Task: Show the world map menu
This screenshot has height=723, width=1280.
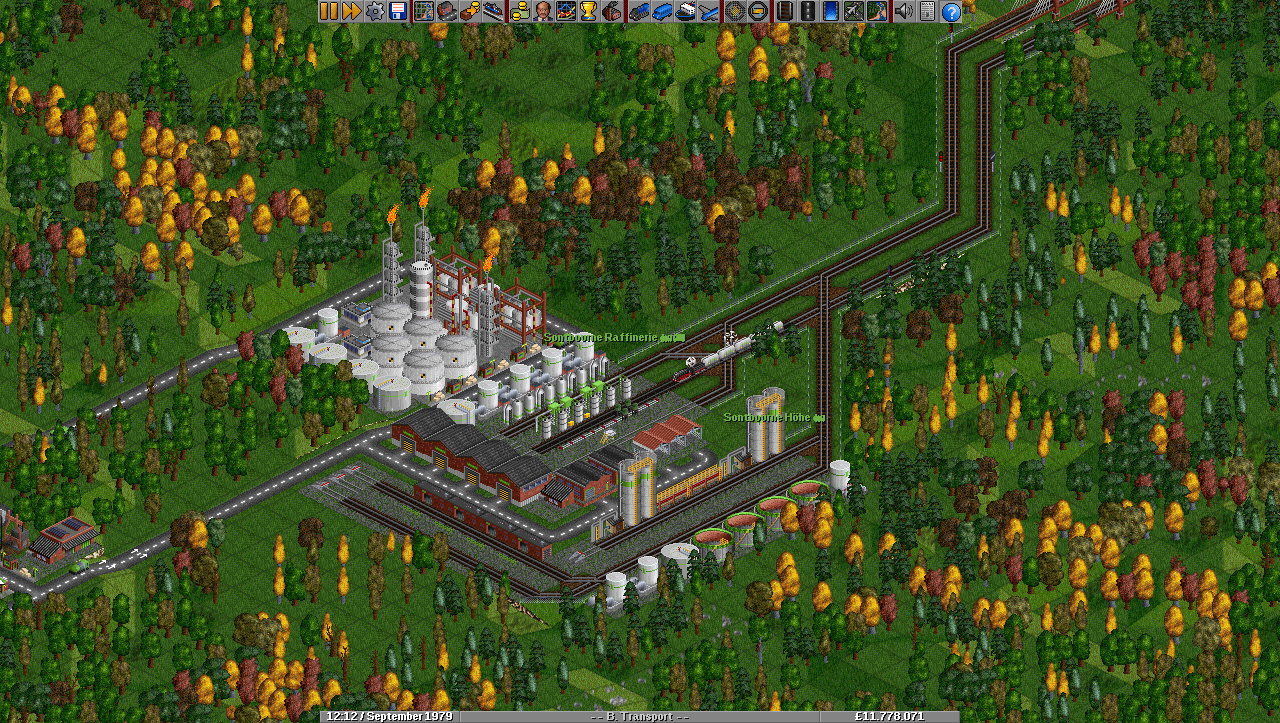Action: tap(423, 11)
